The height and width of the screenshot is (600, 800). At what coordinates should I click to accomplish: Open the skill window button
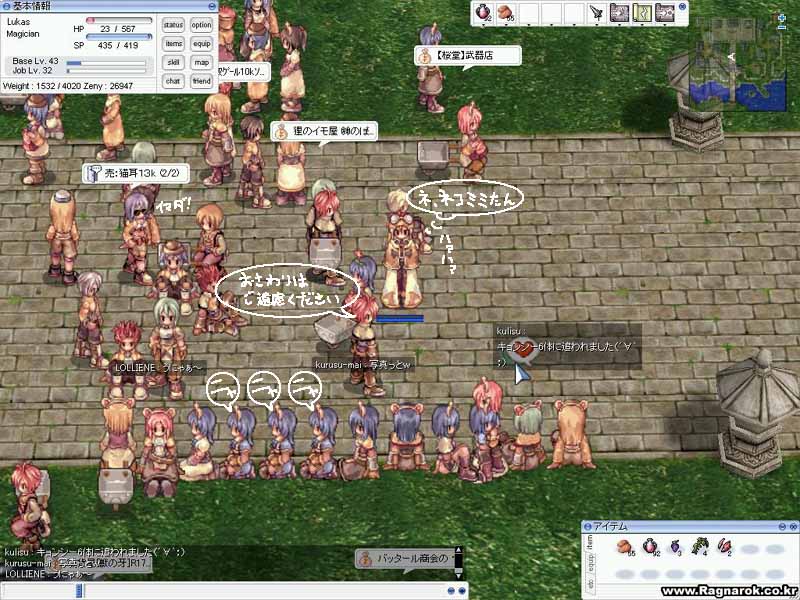(174, 62)
